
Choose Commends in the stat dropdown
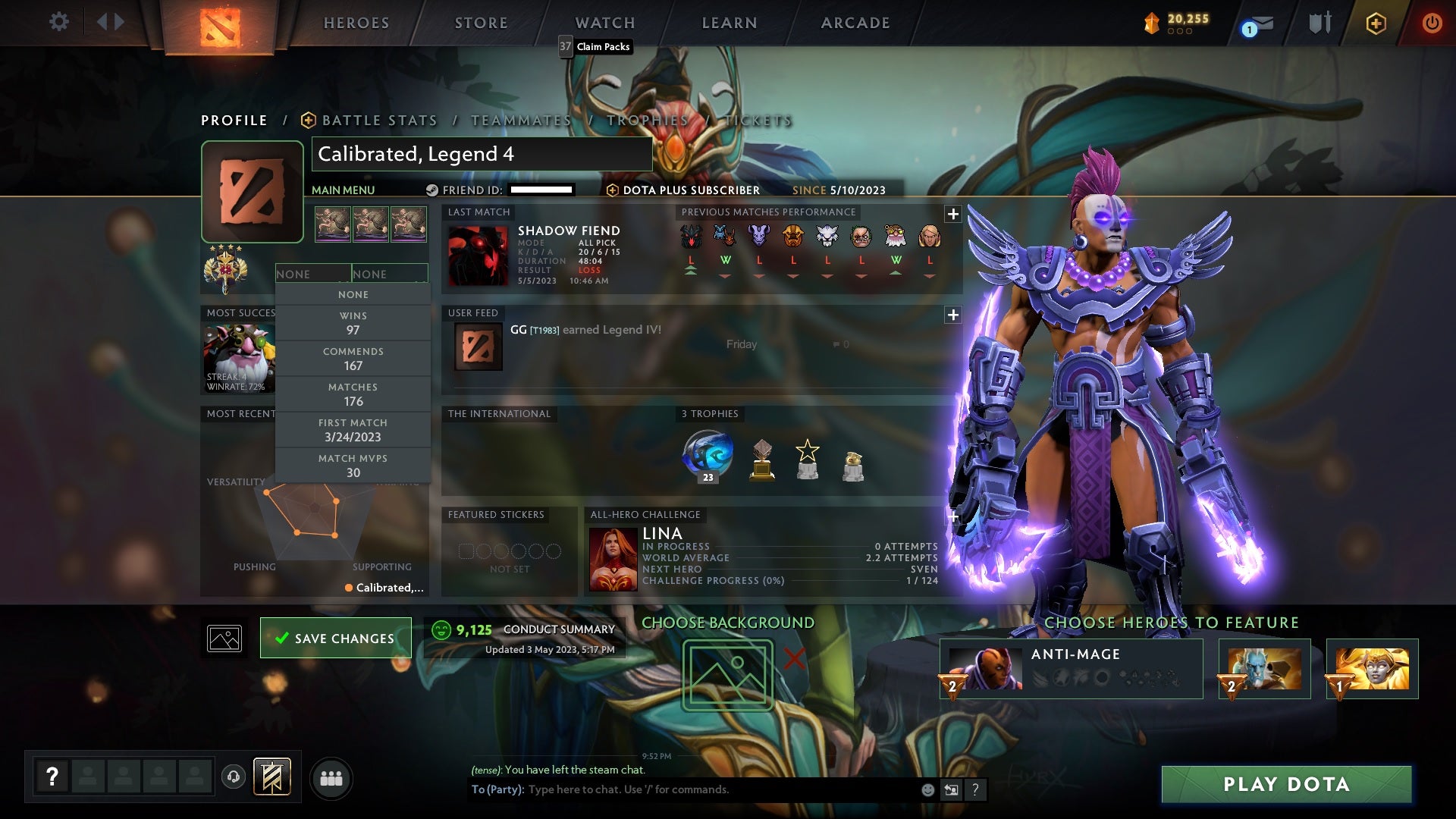[x=353, y=359]
